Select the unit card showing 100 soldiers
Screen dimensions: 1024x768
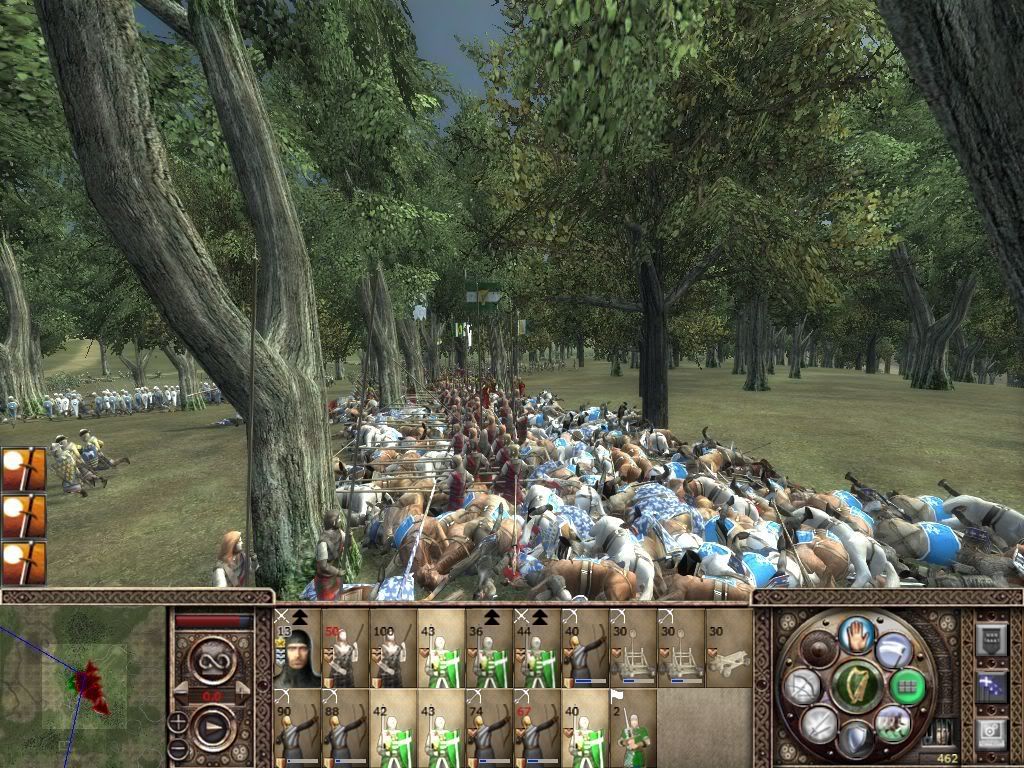pos(393,647)
